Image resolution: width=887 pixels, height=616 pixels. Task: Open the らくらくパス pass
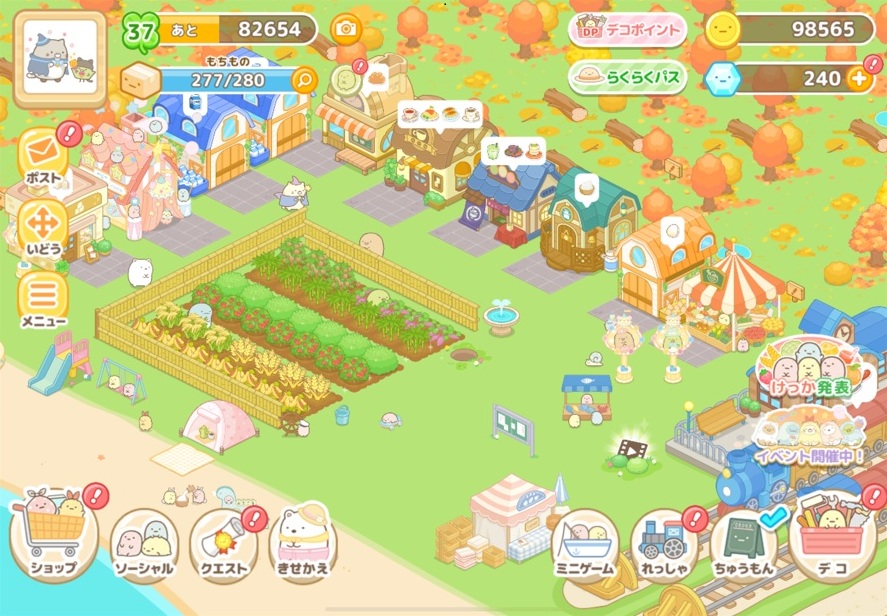pos(627,77)
